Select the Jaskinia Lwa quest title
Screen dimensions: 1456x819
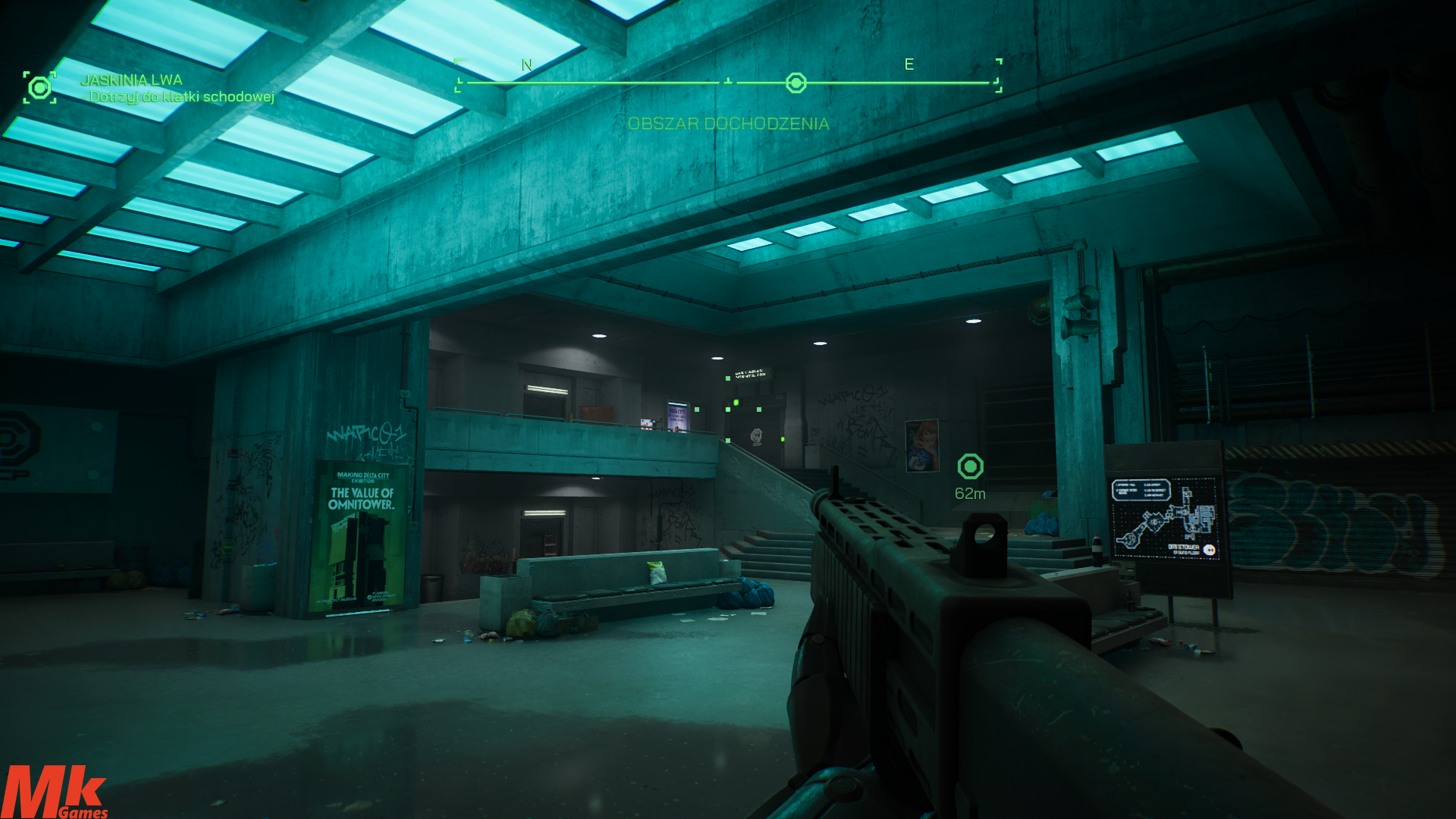pos(131,80)
